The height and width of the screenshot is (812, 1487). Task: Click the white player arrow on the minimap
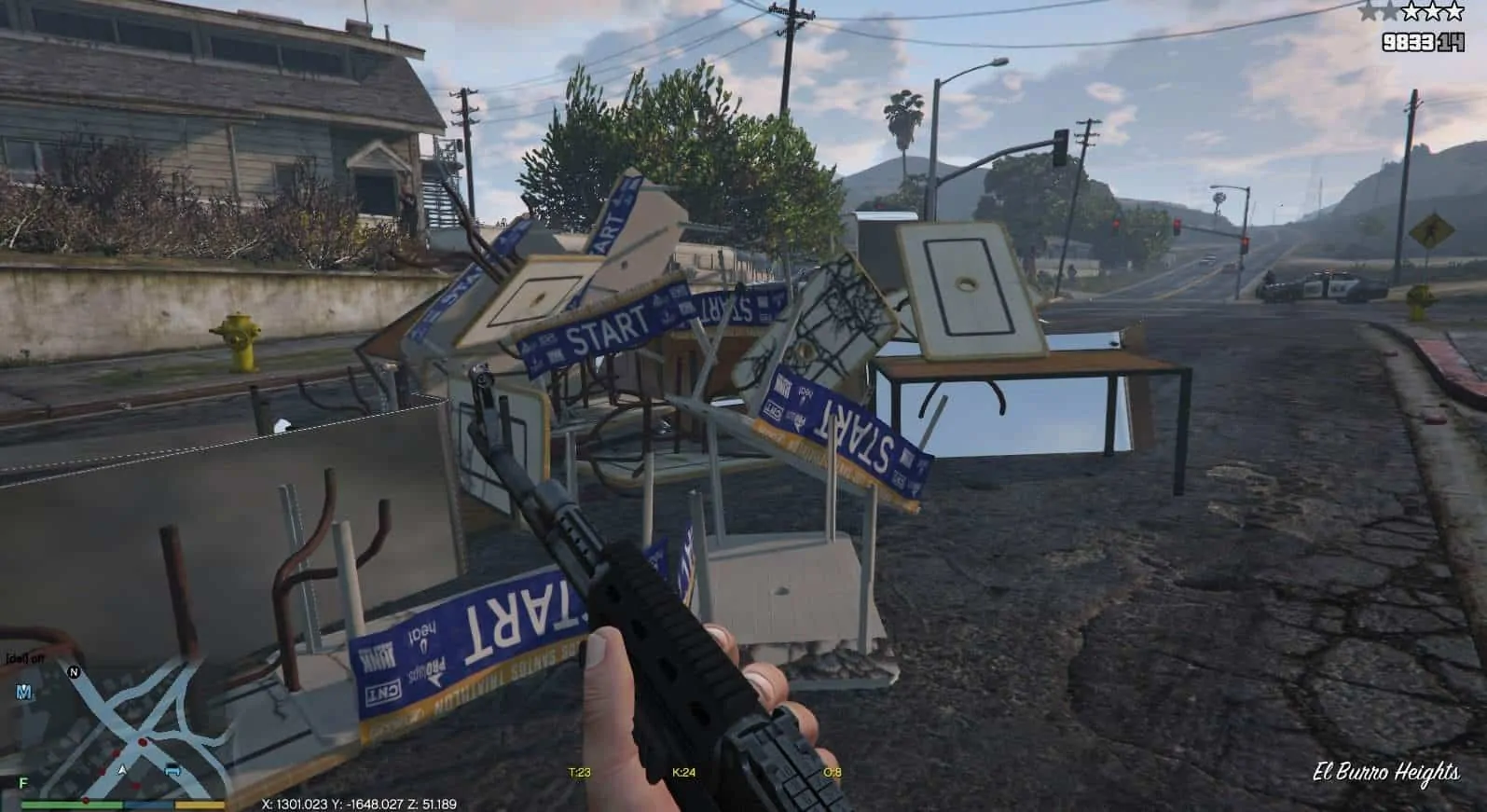click(122, 769)
